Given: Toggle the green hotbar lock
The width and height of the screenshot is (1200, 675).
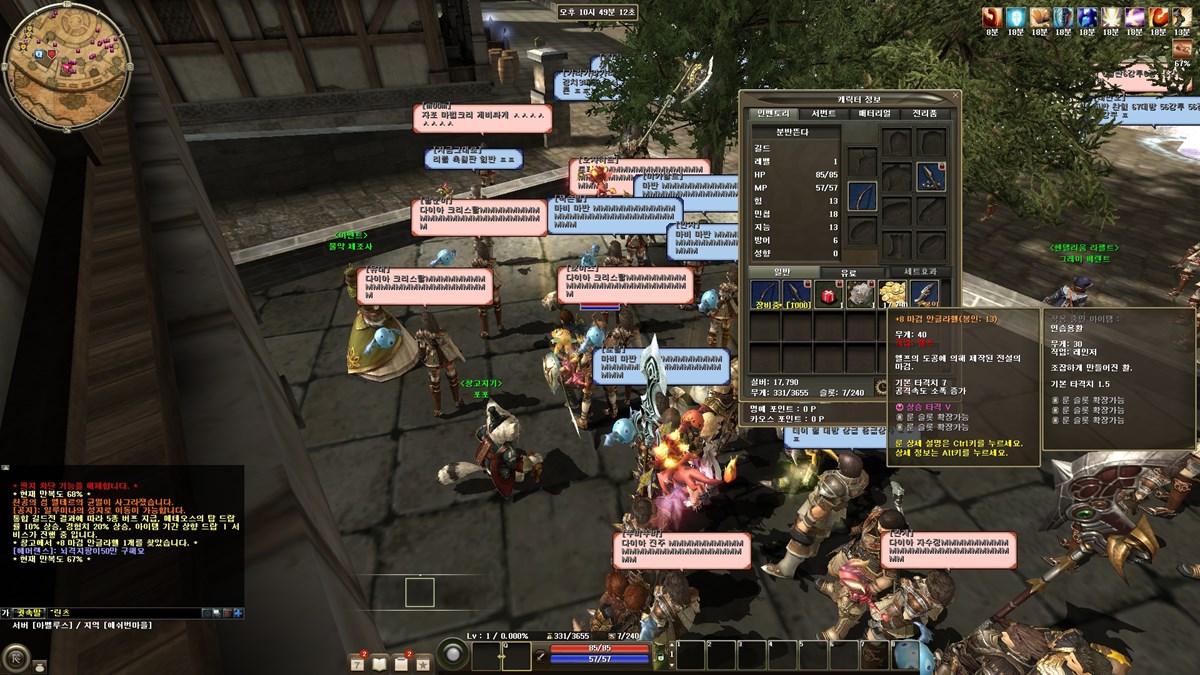Looking at the screenshot, I should pos(659,657).
